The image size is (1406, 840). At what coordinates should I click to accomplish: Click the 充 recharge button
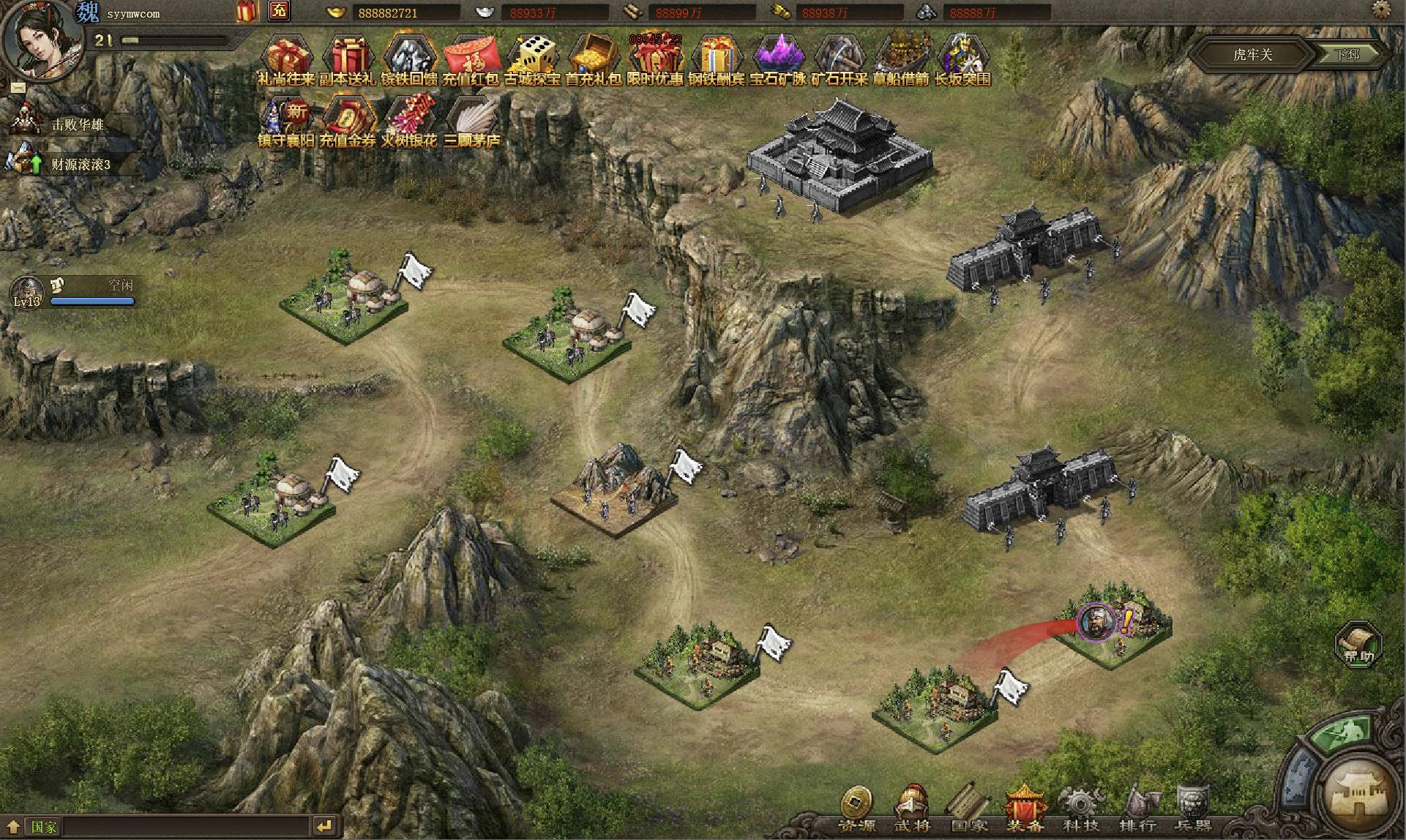click(279, 11)
